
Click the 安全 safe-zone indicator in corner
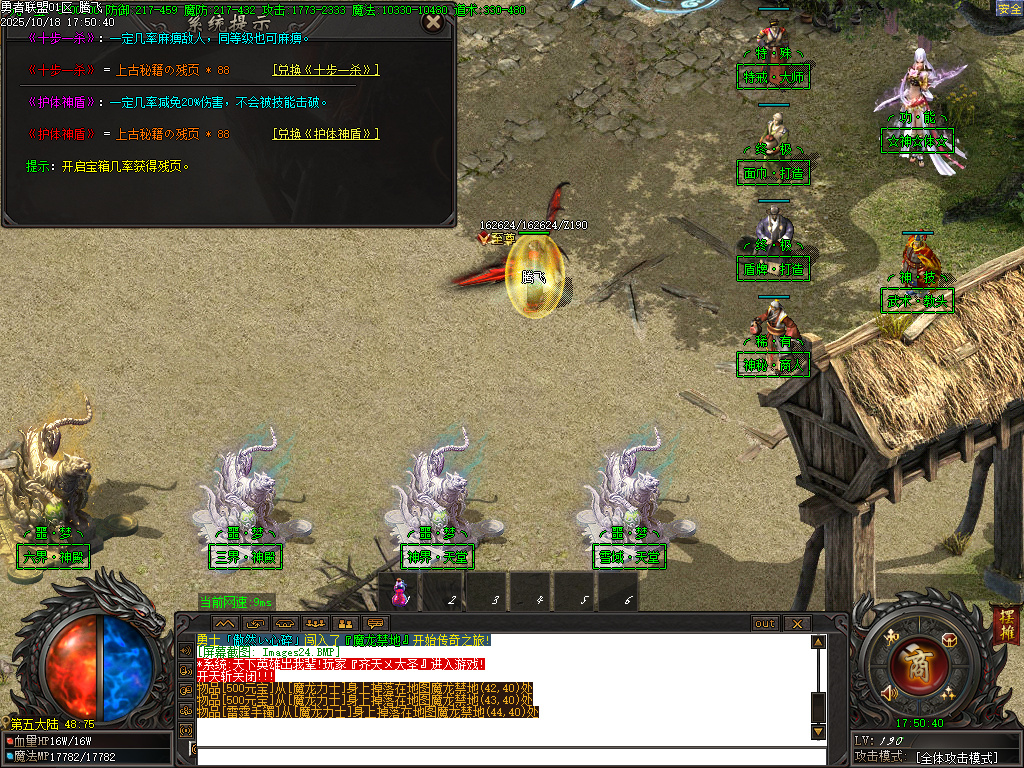(1009, 8)
